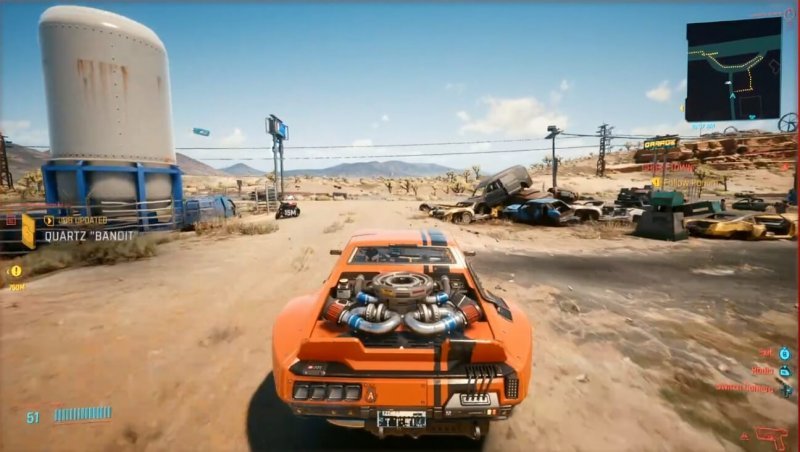Click the weapon swap icon above the pistol
800x452 pixels.
(x=785, y=389)
